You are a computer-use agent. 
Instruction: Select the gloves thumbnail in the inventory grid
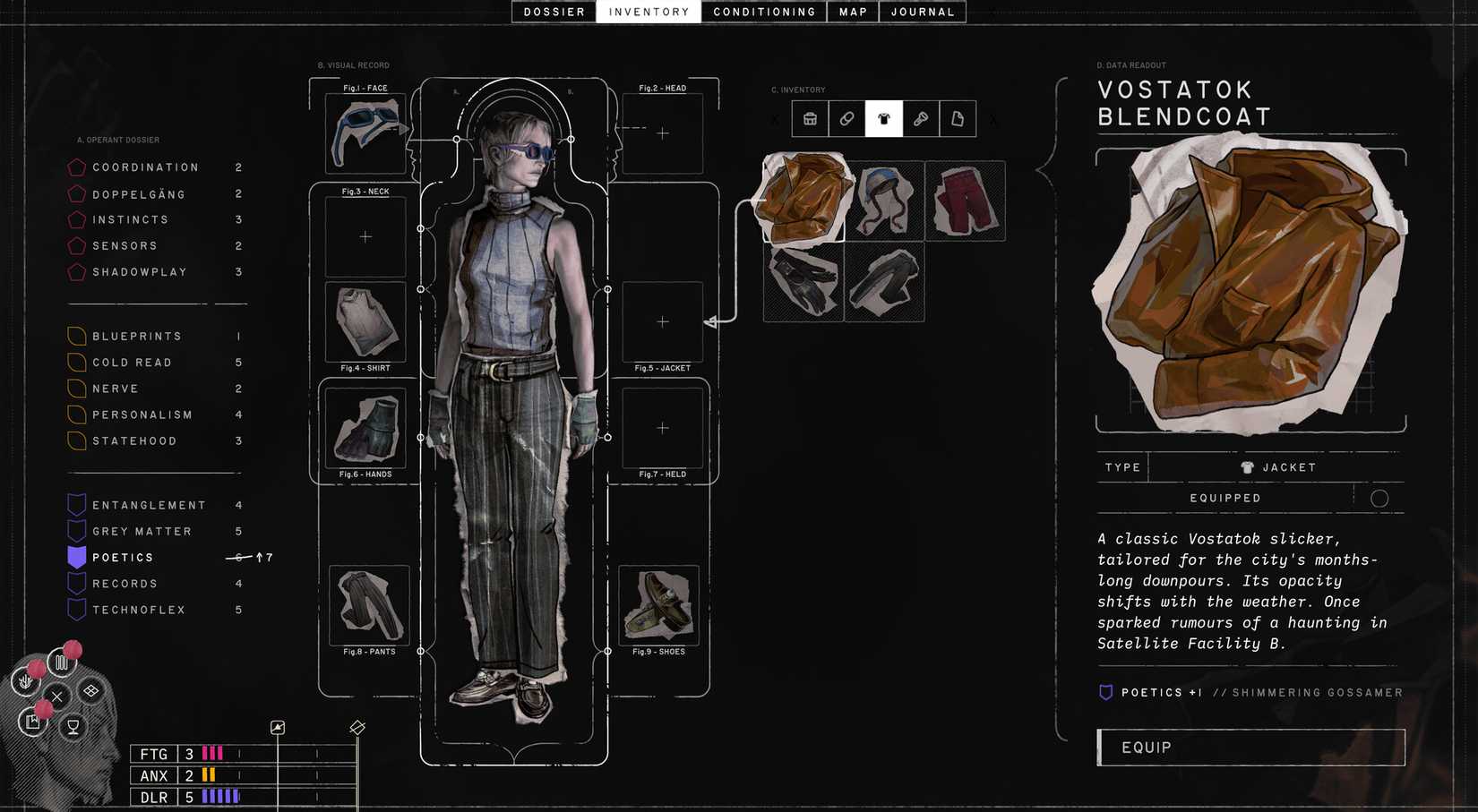pos(803,283)
